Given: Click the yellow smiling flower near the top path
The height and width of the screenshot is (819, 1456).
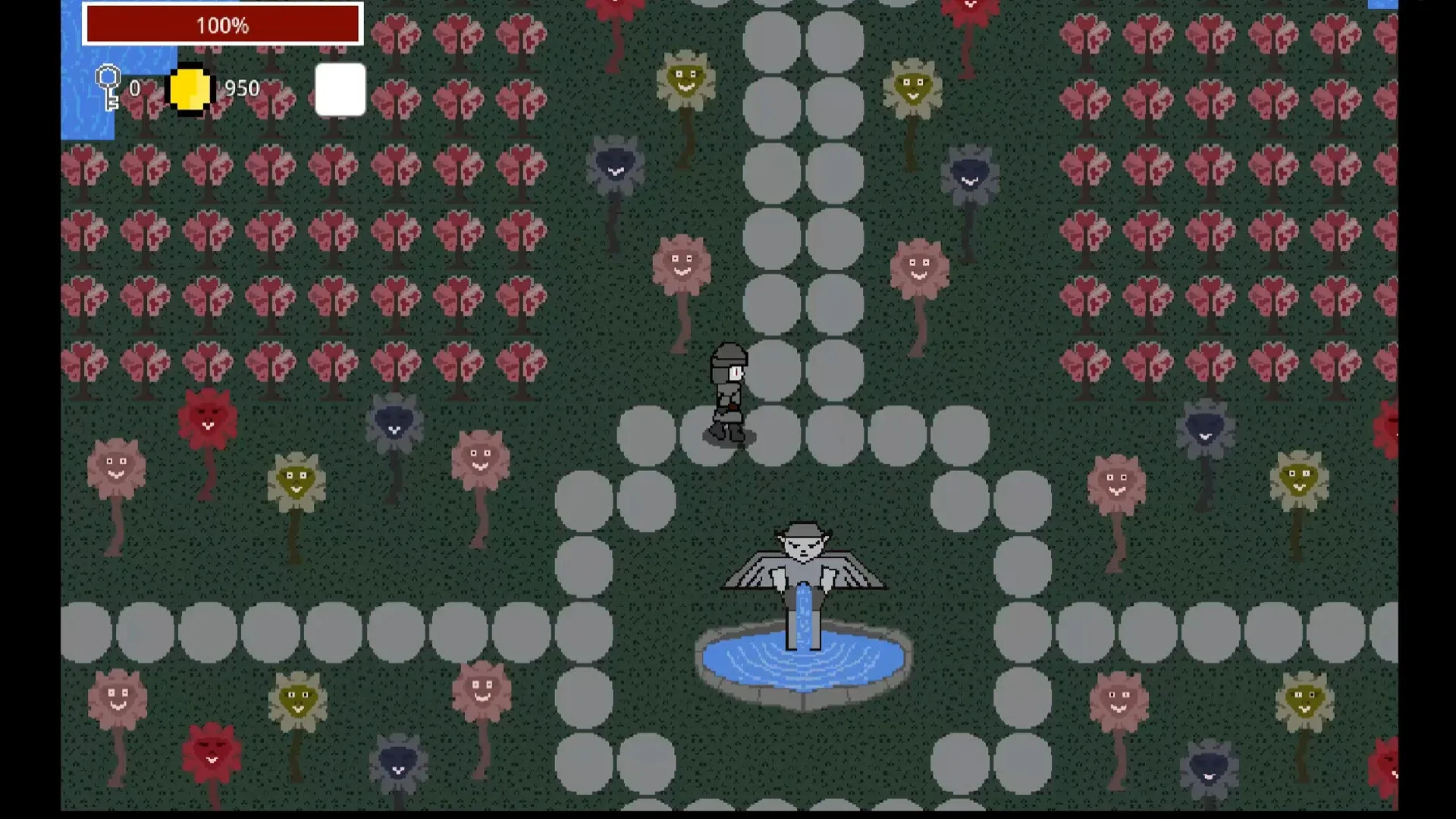Looking at the screenshot, I should click(686, 76).
